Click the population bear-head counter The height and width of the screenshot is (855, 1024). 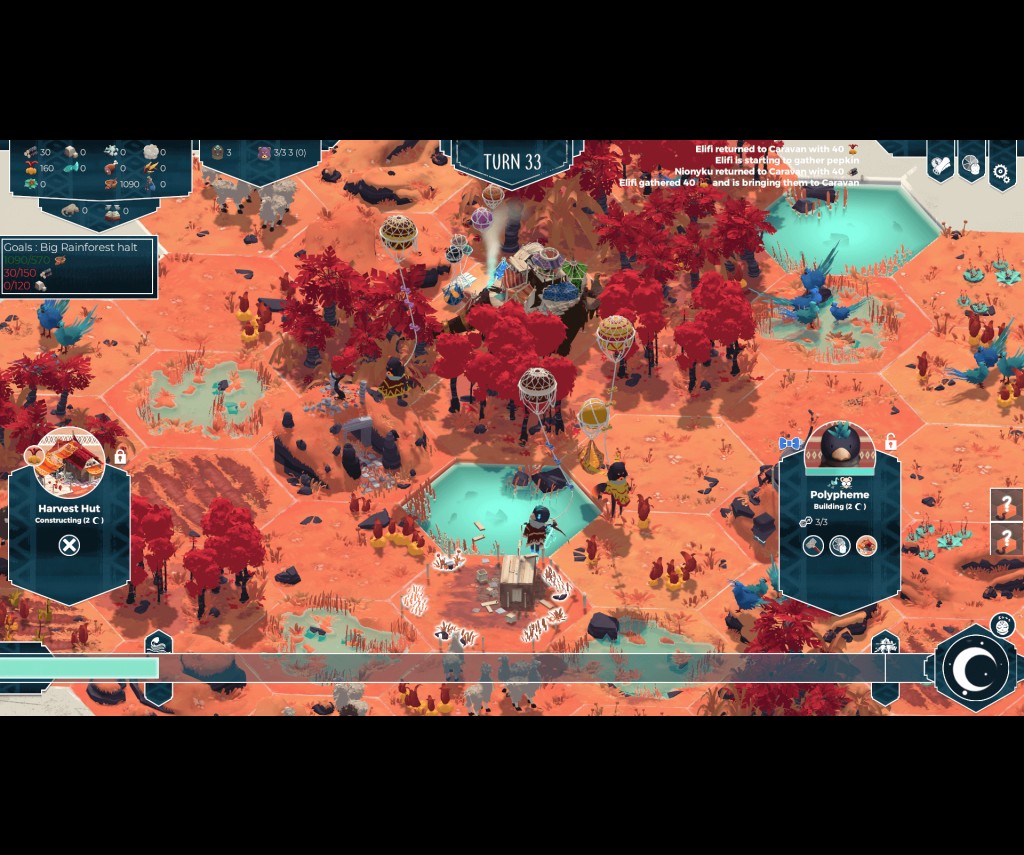[264, 153]
